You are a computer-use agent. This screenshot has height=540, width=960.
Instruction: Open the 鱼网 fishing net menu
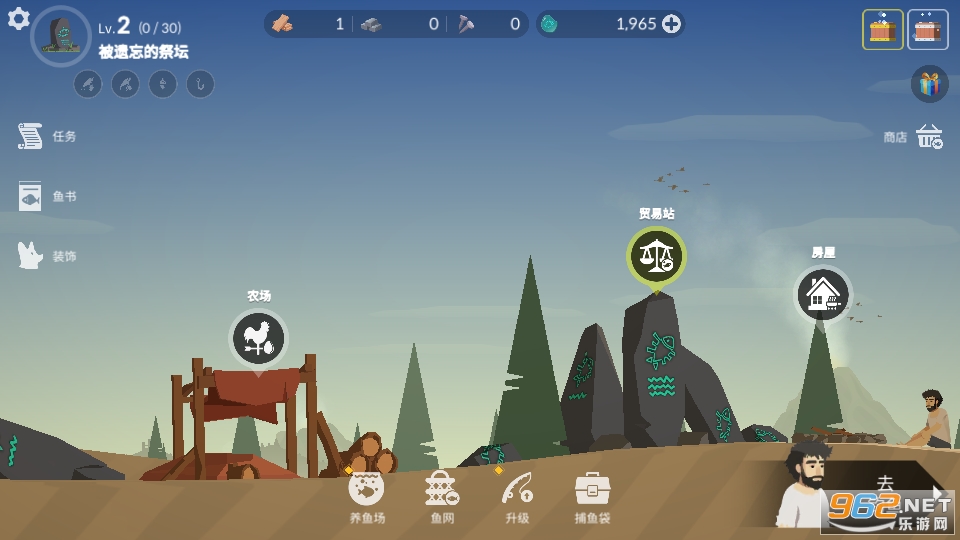[441, 489]
